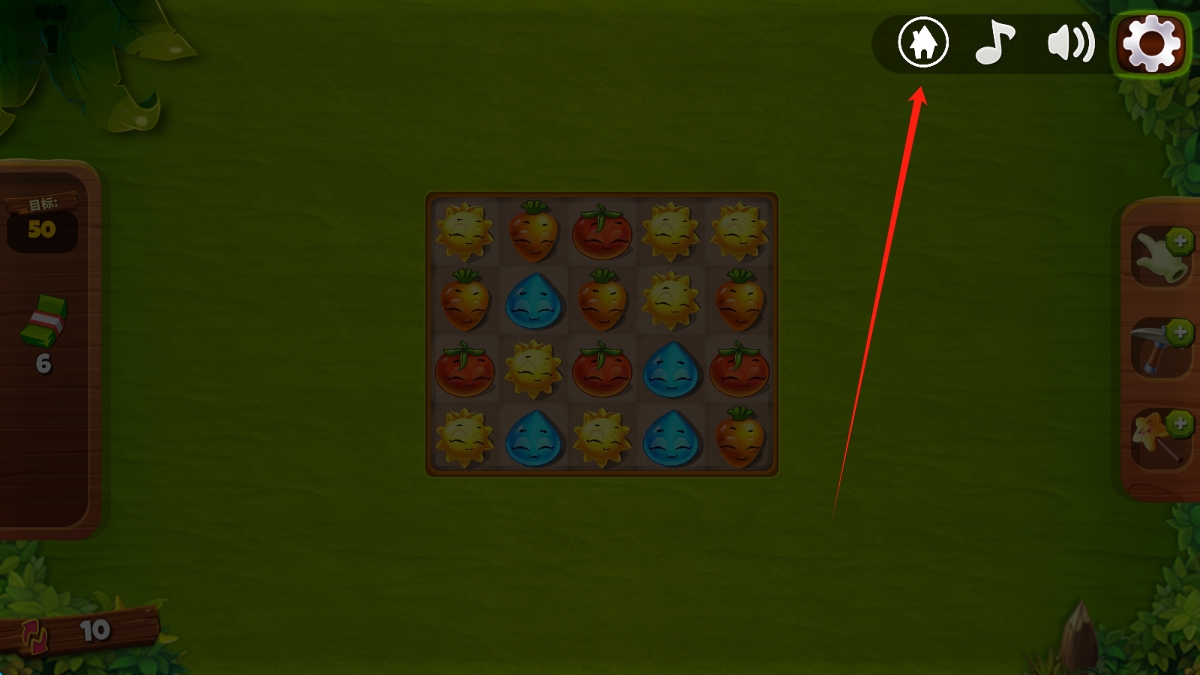Select the water drop in the second row
1200x675 pixels.
[x=534, y=301]
